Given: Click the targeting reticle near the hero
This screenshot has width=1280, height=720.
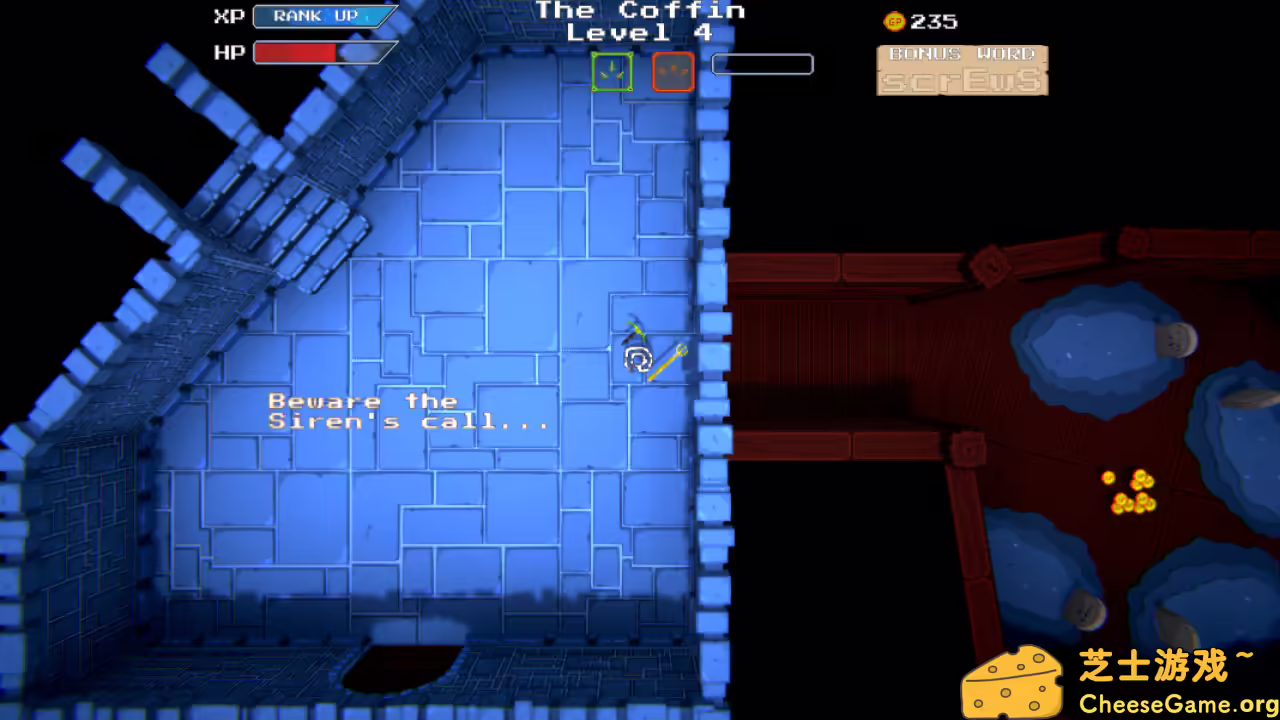Looking at the screenshot, I should pos(637,360).
